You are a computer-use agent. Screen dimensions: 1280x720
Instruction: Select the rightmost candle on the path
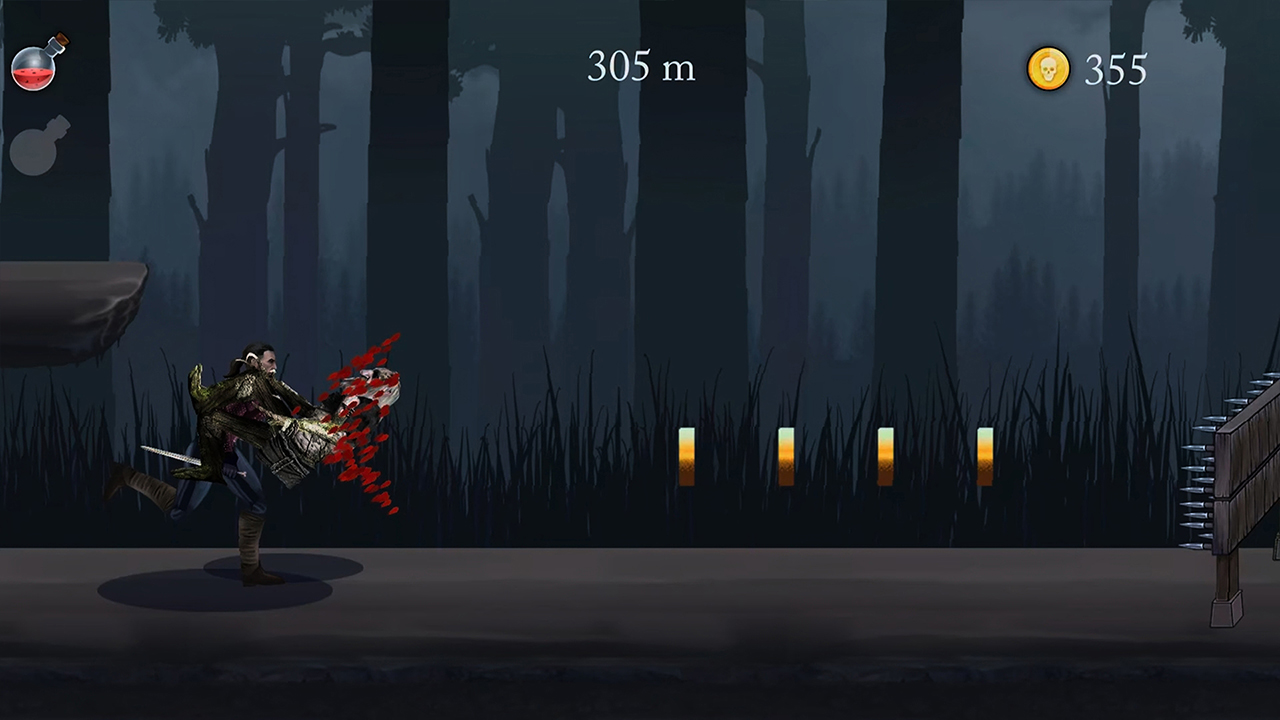(985, 455)
